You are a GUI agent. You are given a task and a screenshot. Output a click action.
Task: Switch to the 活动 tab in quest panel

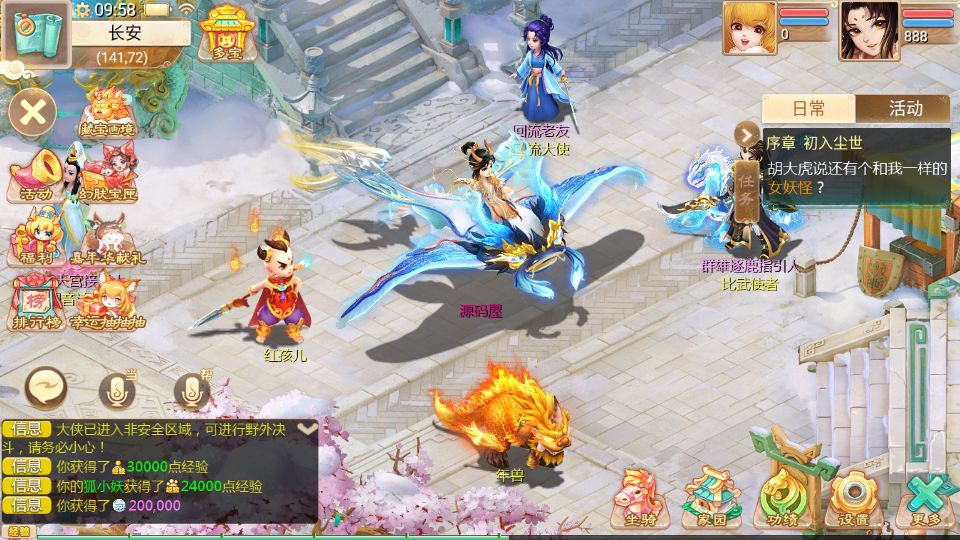[x=904, y=108]
